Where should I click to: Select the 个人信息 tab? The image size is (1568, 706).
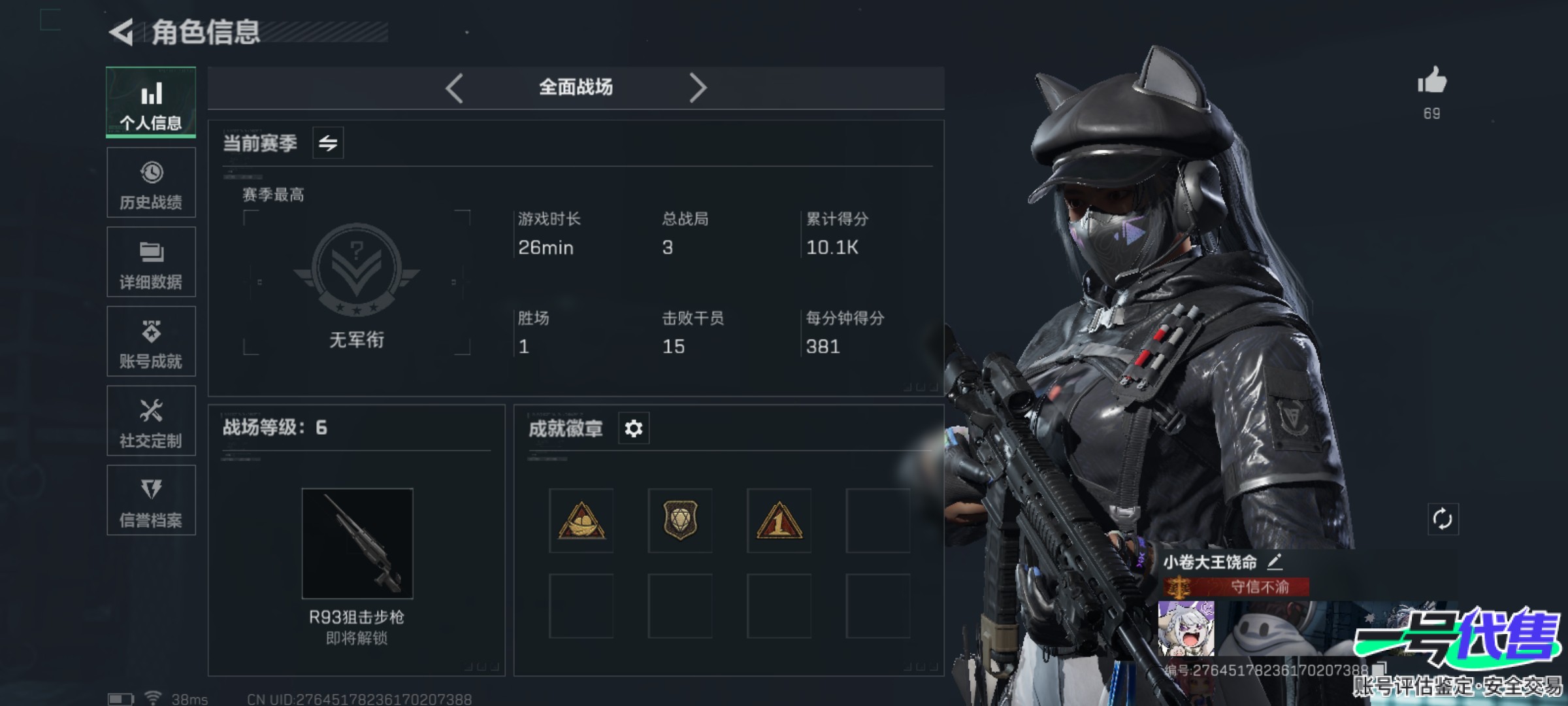coord(151,103)
